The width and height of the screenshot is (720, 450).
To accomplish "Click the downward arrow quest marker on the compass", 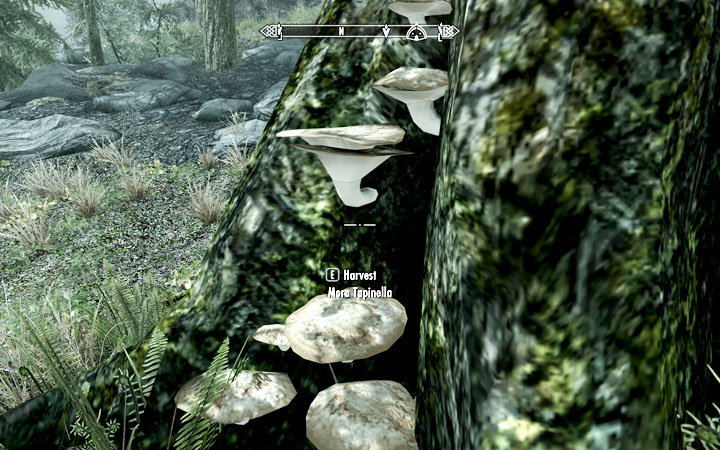I will (386, 31).
